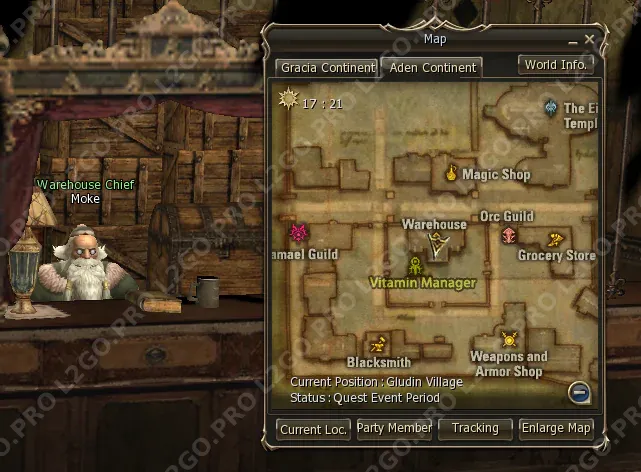Show current location on map
The height and width of the screenshot is (472, 641).
tap(314, 429)
